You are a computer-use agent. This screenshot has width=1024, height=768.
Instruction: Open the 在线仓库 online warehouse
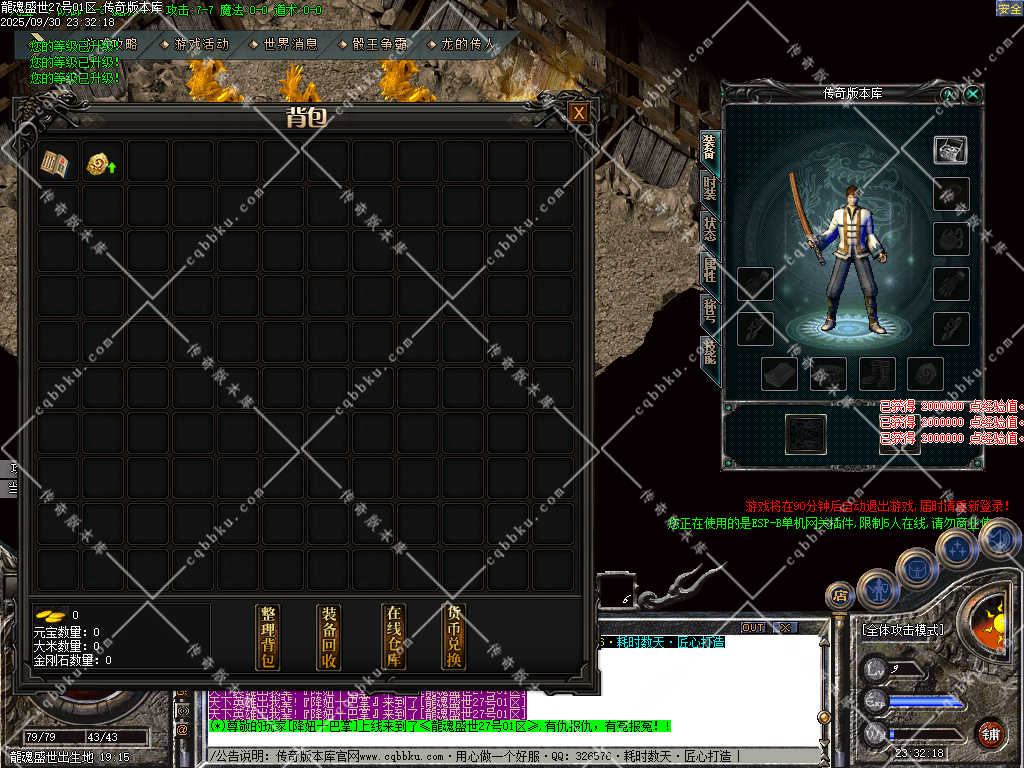pyautogui.click(x=394, y=637)
